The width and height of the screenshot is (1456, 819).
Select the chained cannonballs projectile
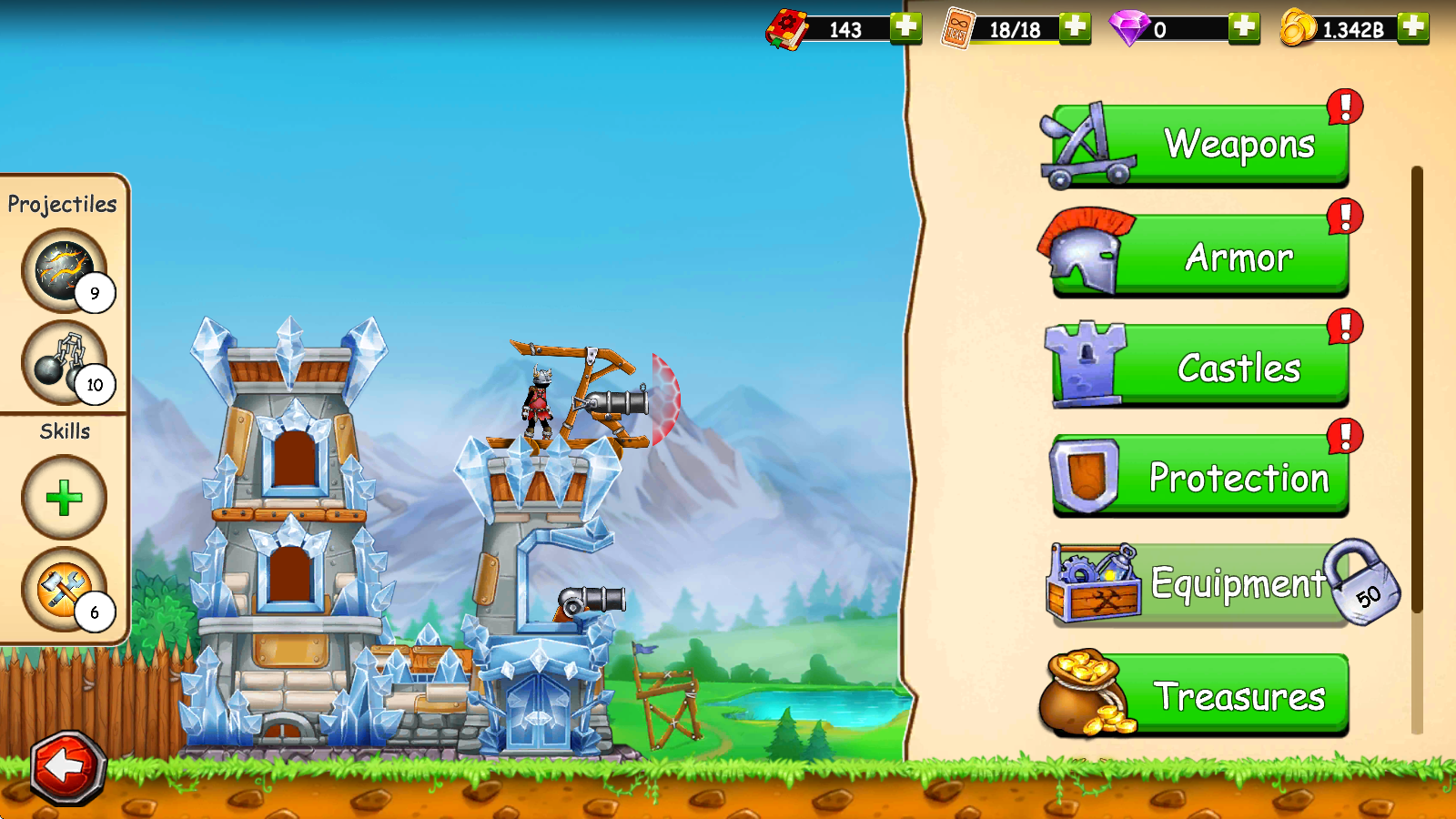[64, 362]
